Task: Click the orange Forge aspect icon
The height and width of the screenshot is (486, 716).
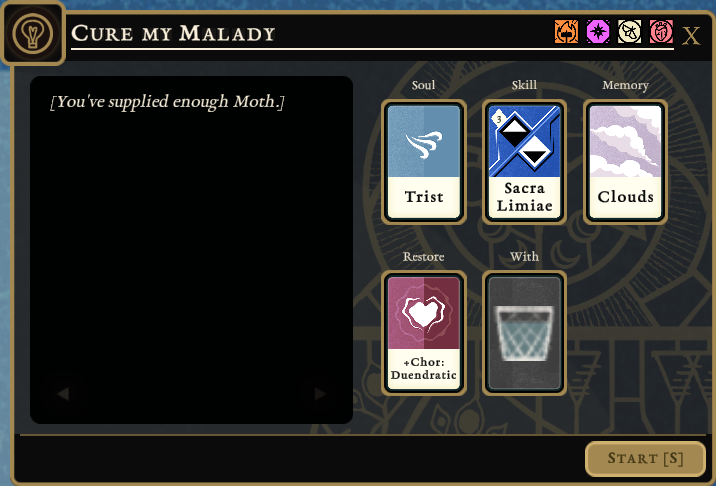Action: point(567,33)
